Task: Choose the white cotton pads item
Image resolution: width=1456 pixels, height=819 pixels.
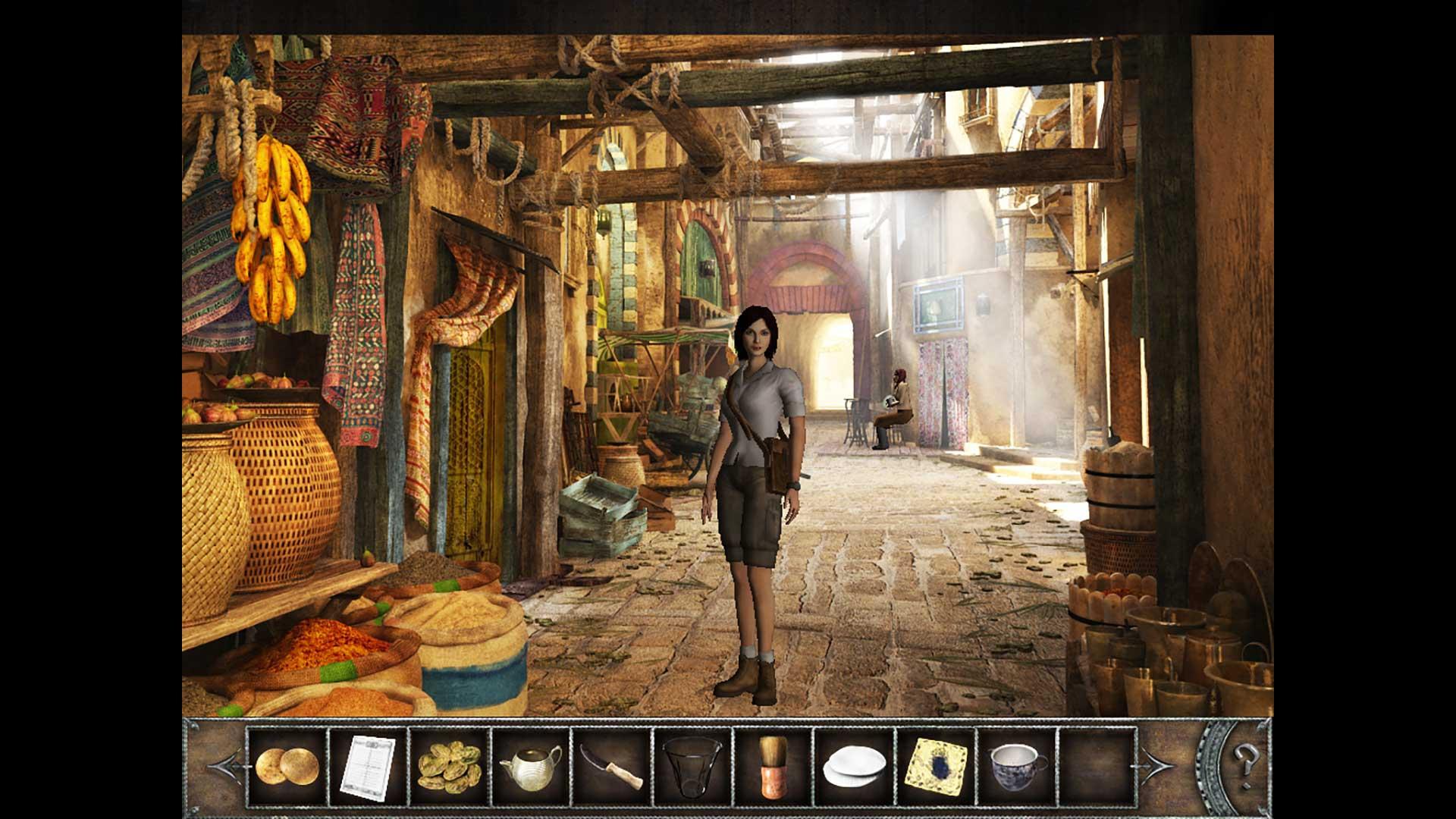Action: click(x=855, y=767)
